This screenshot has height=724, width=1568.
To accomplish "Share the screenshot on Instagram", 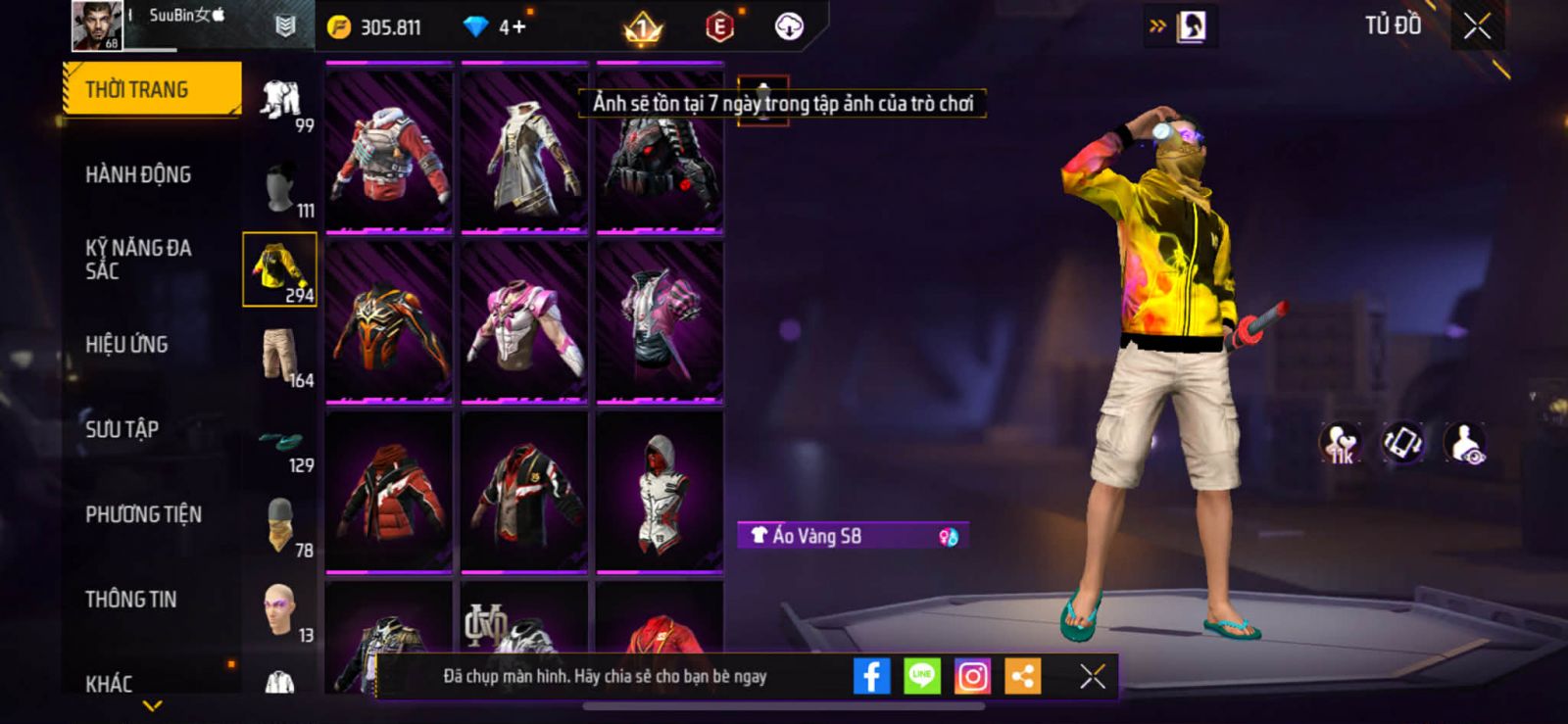I will [972, 676].
